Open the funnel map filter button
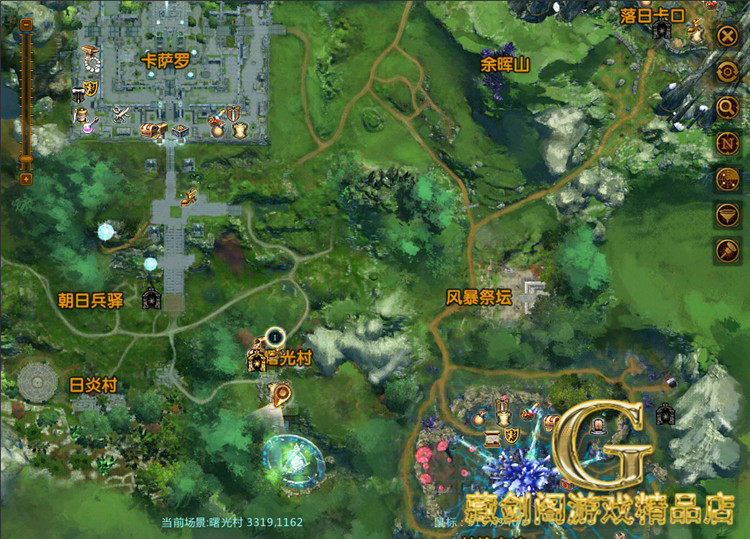The height and width of the screenshot is (539, 750). click(727, 214)
